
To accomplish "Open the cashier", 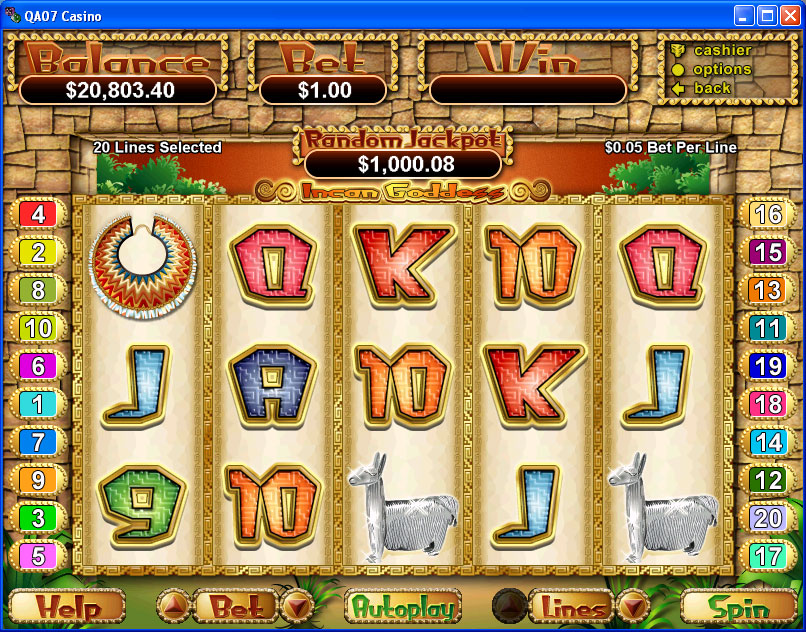I will click(721, 50).
